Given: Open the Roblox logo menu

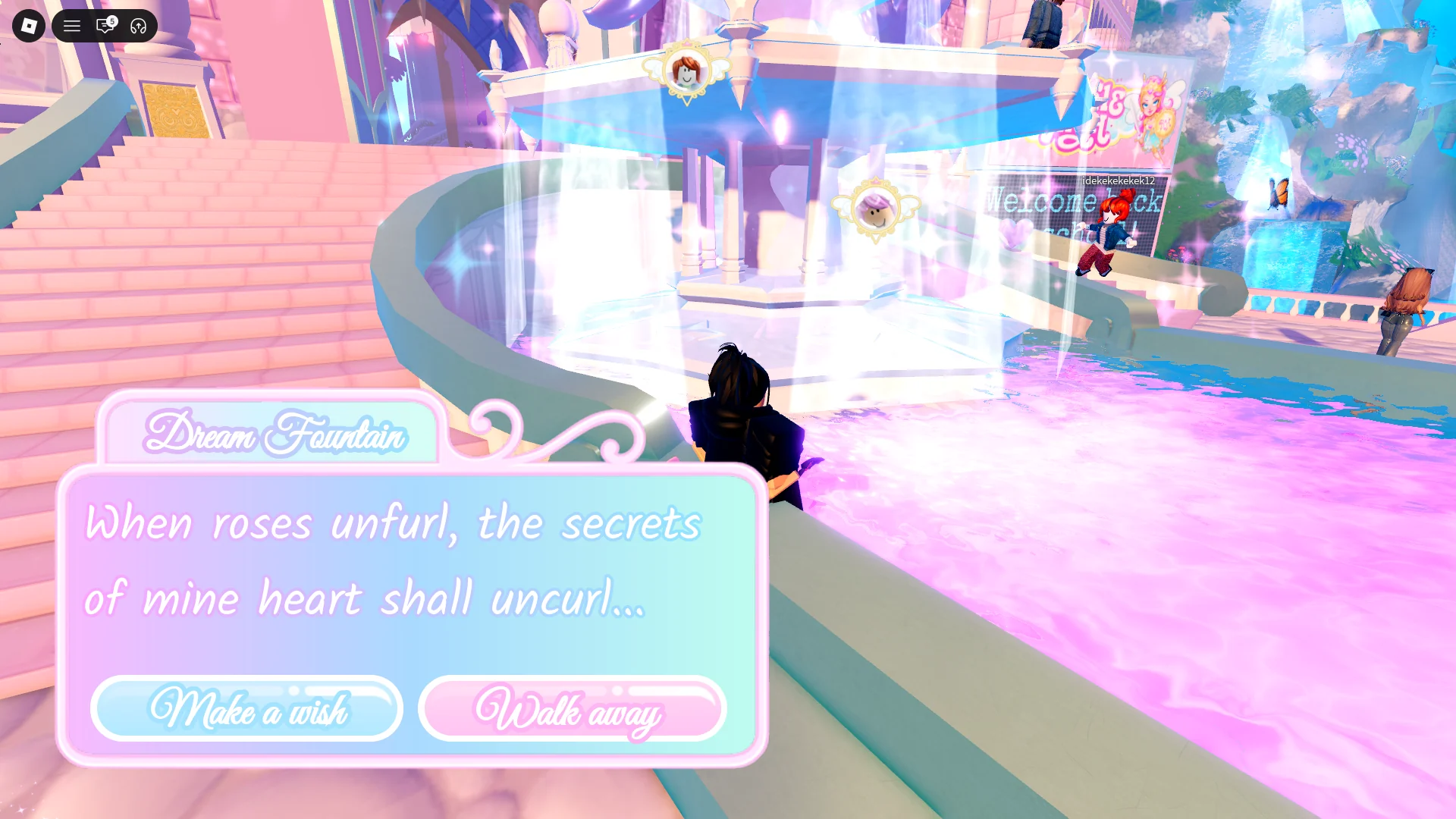Looking at the screenshot, I should pos(28,26).
